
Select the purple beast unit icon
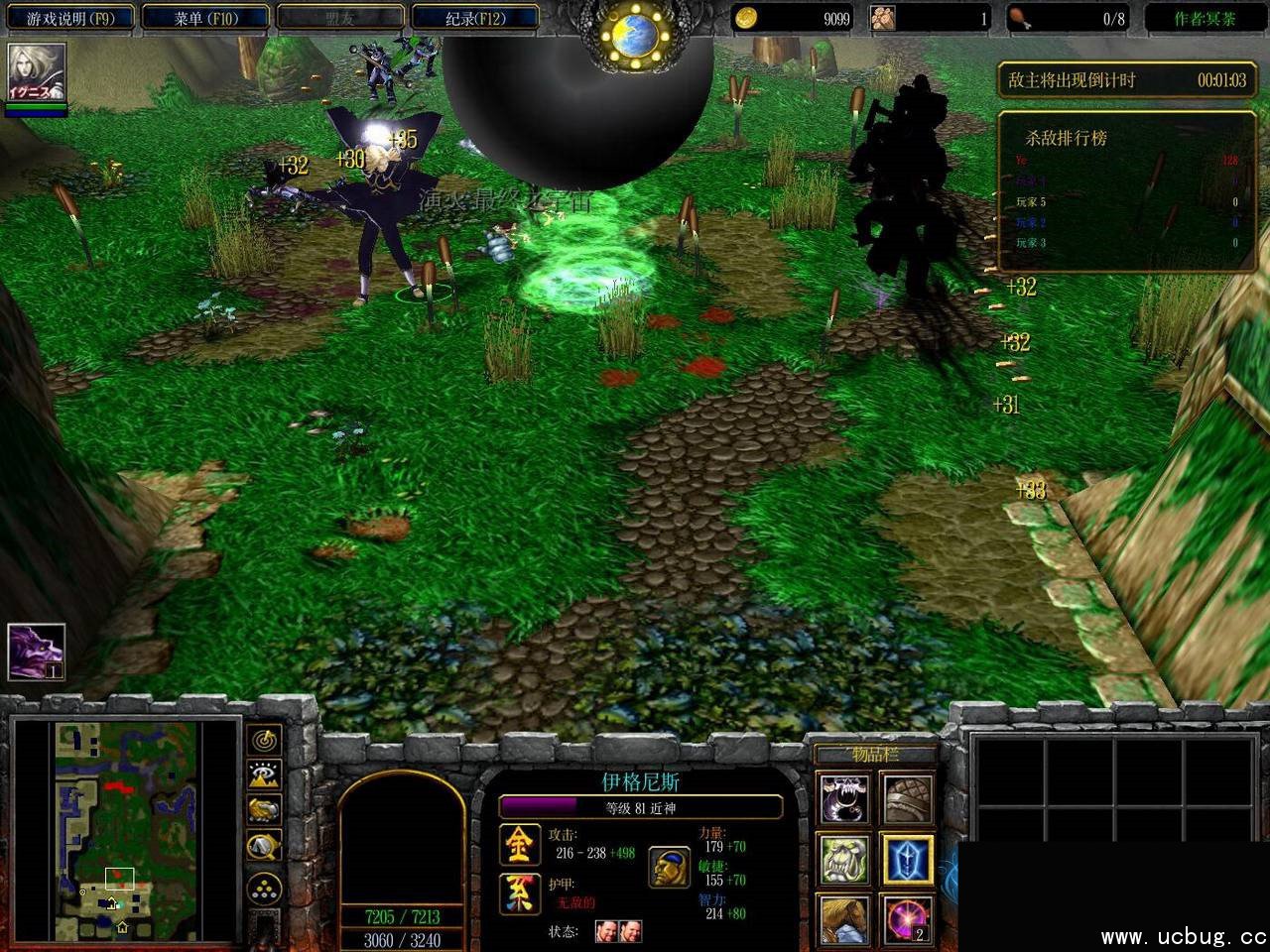pyautogui.click(x=37, y=652)
